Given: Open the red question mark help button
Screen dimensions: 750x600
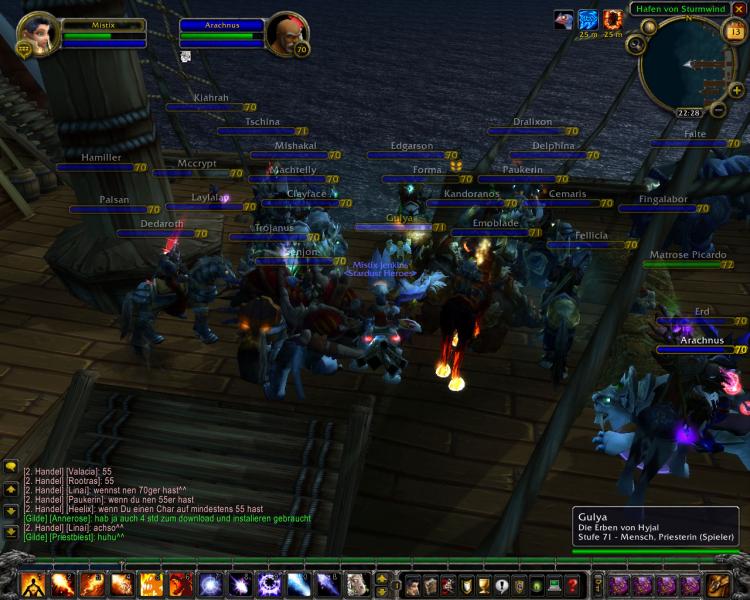Looking at the screenshot, I should (x=572, y=585).
